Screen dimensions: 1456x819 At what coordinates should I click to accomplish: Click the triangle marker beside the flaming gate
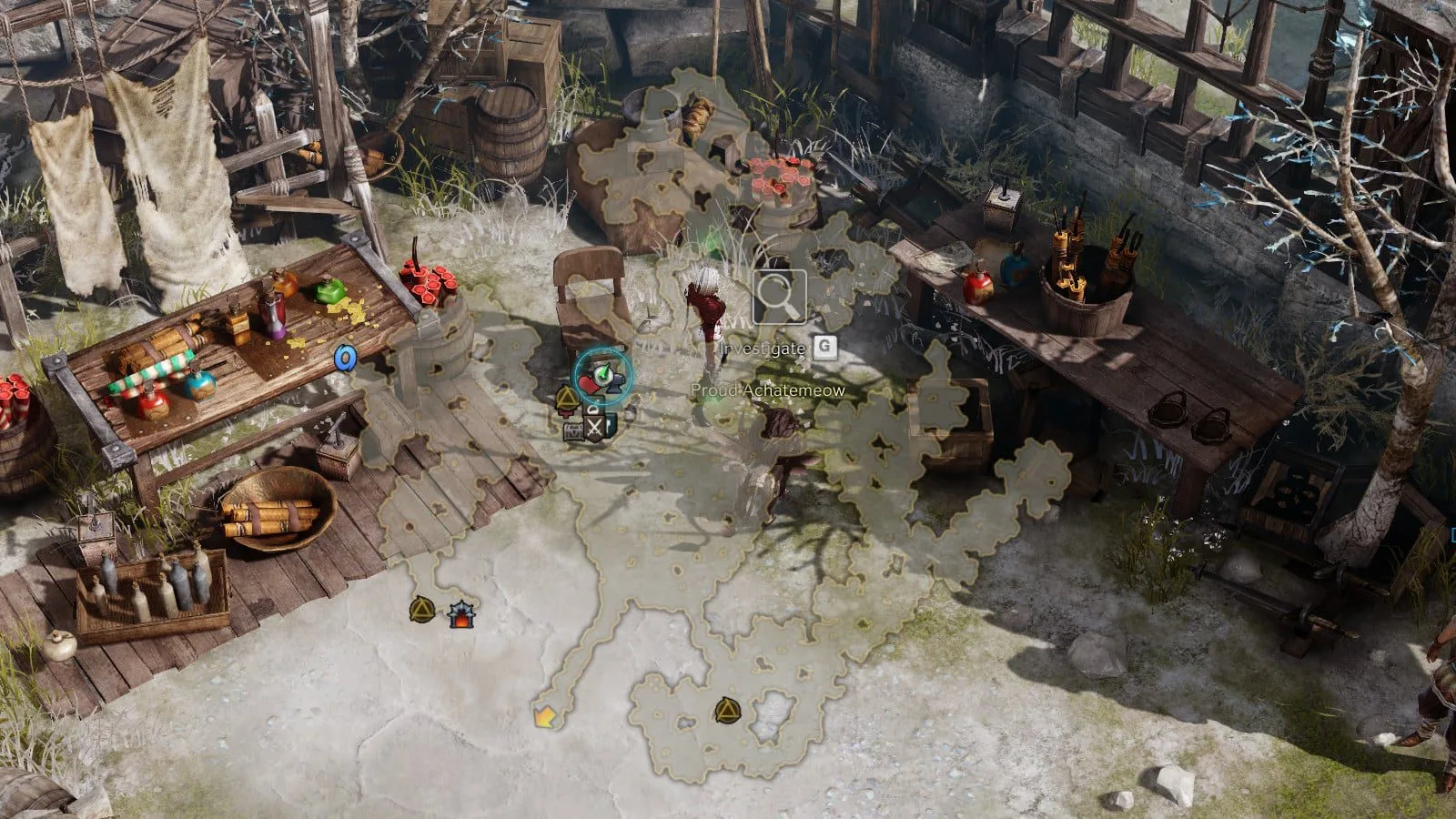[421, 609]
